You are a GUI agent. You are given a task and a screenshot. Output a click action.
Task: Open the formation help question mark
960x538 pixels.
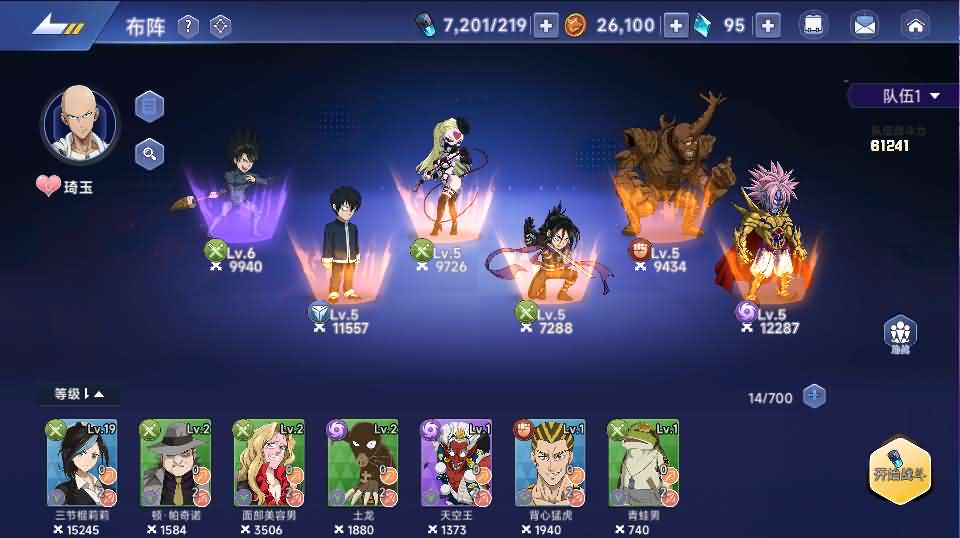pyautogui.click(x=188, y=26)
